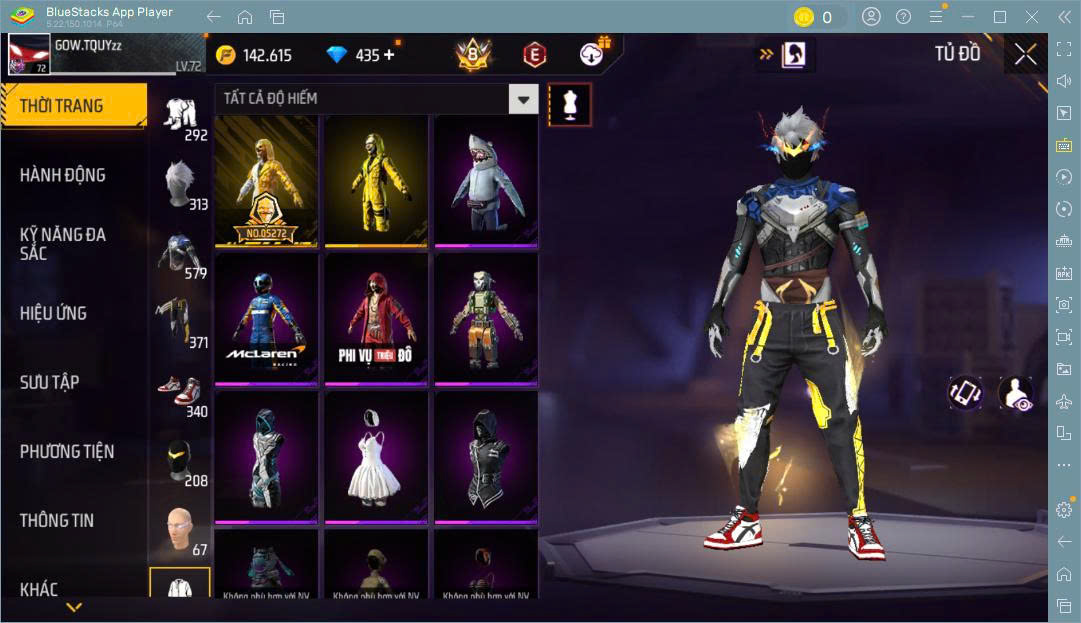Go to the HIỆU ỨNG section
The image size is (1081, 623).
pos(53,313)
